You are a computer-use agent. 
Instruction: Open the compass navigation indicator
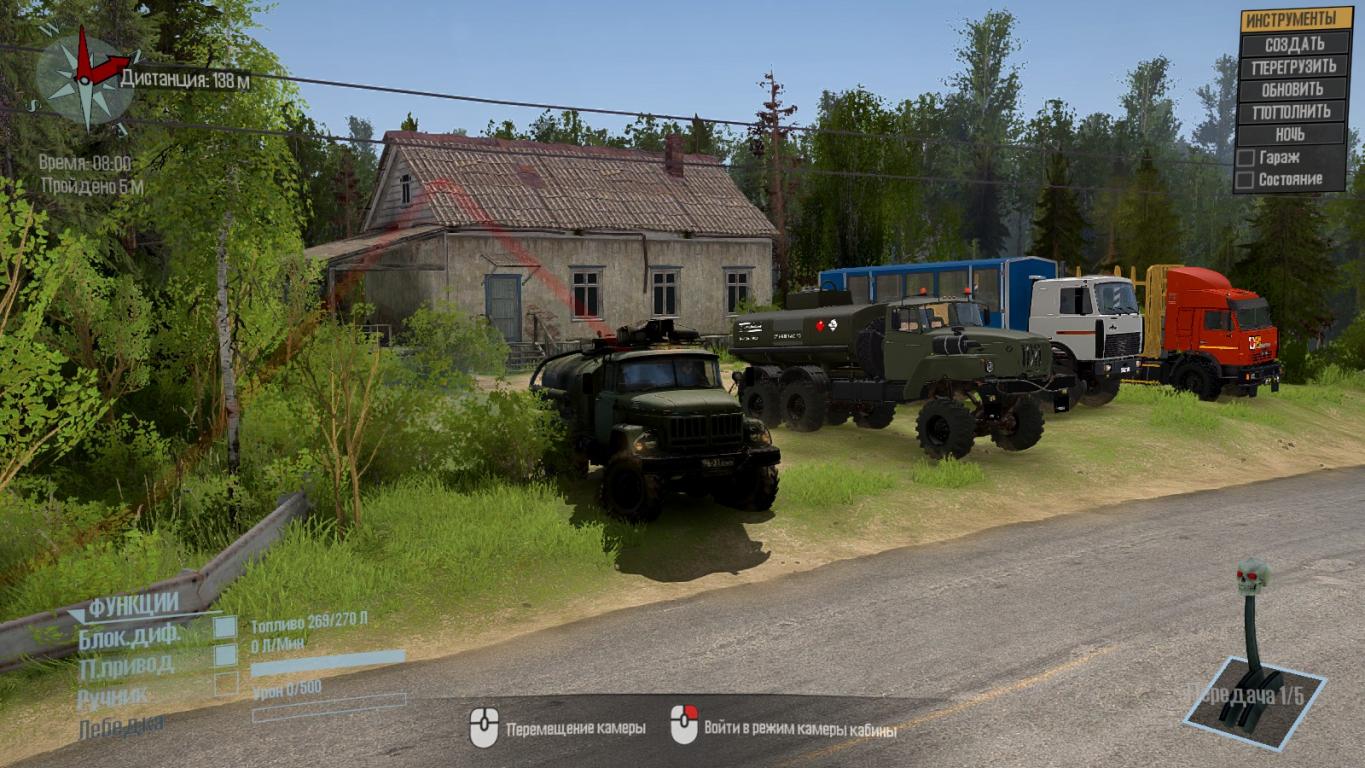pos(83,77)
